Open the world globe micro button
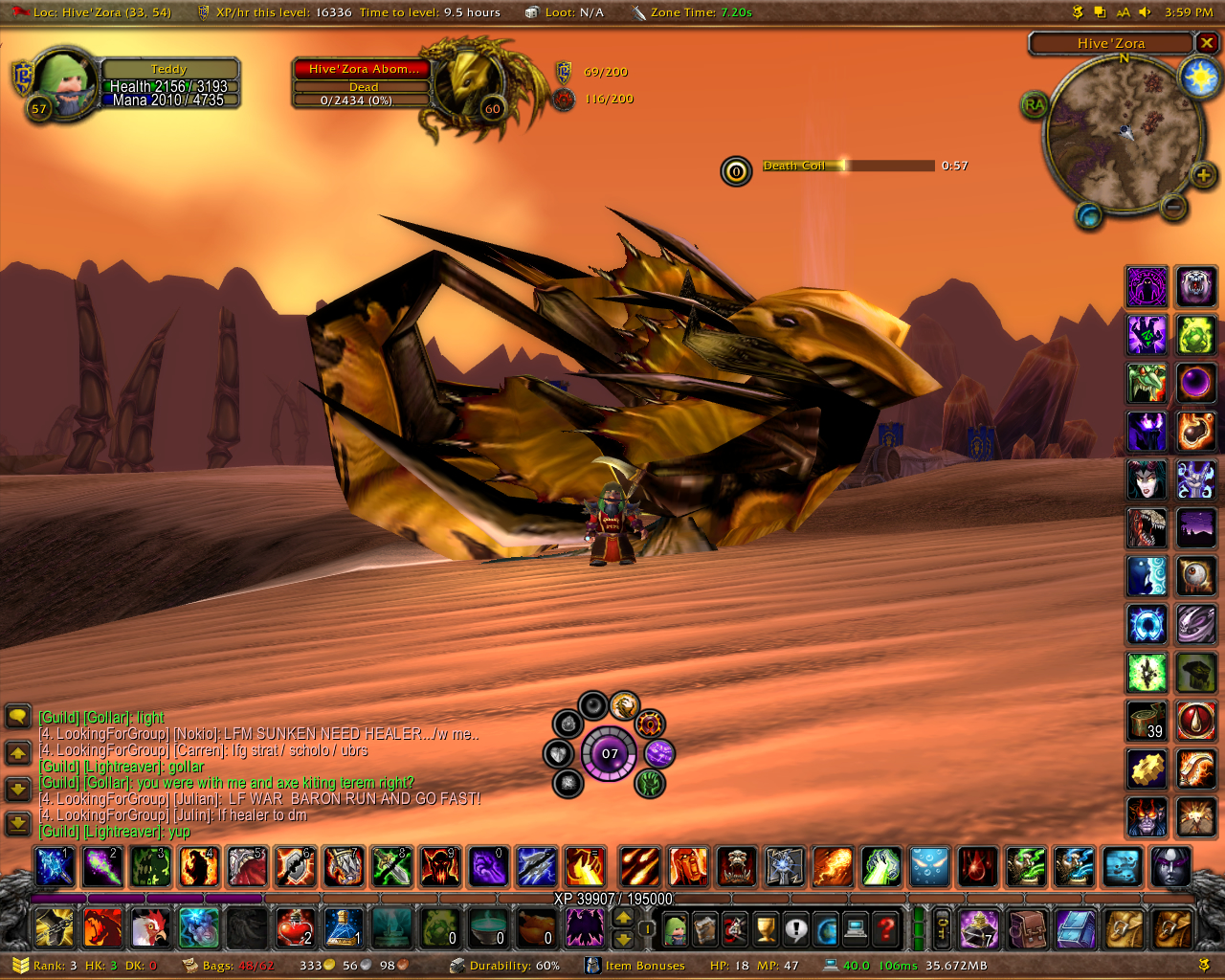Viewport: 1225px width, 980px height. pos(825,927)
